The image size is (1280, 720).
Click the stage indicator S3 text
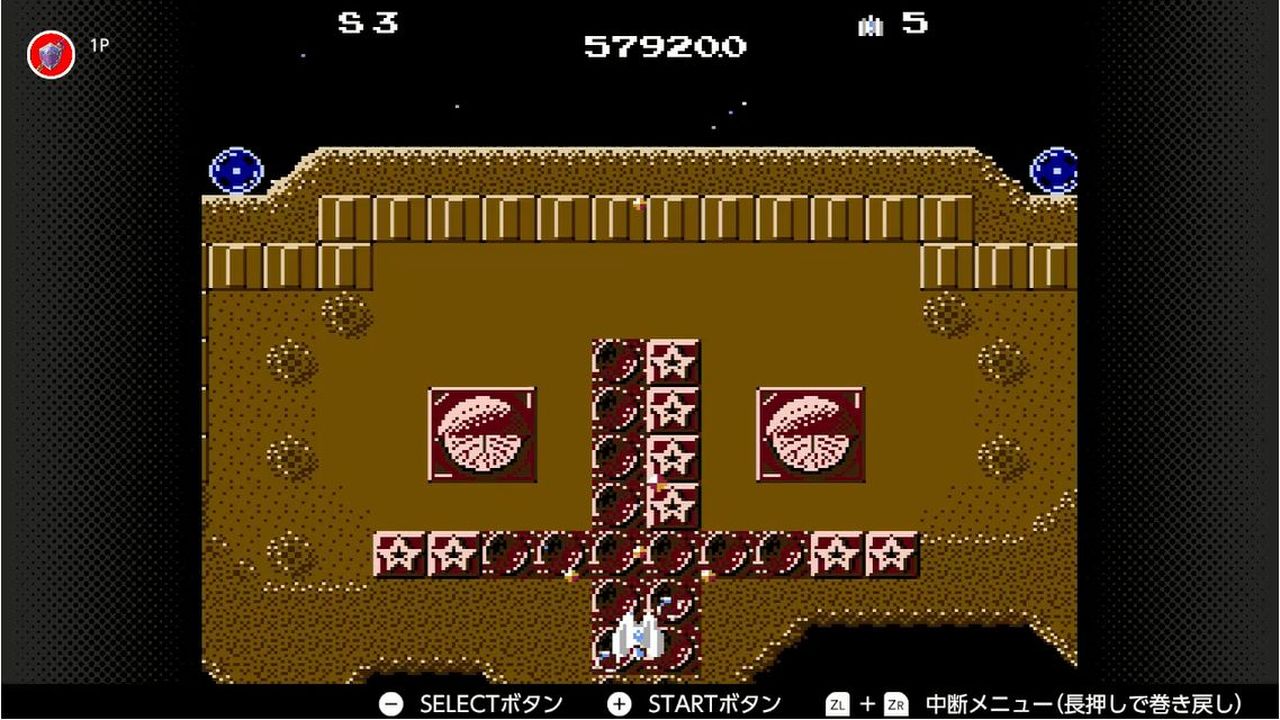click(x=366, y=24)
